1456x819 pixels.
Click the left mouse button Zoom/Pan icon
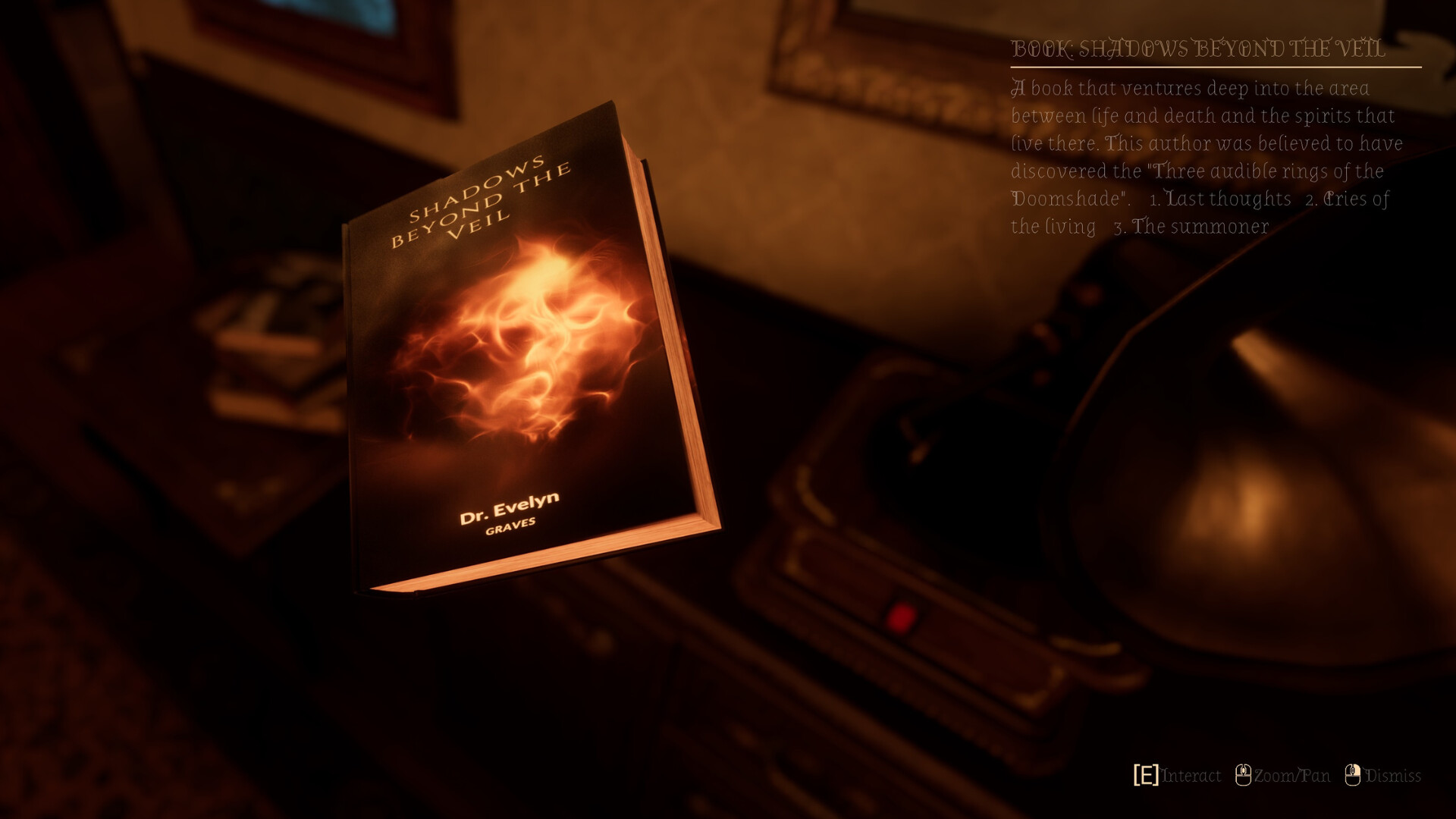pyautogui.click(x=1243, y=776)
